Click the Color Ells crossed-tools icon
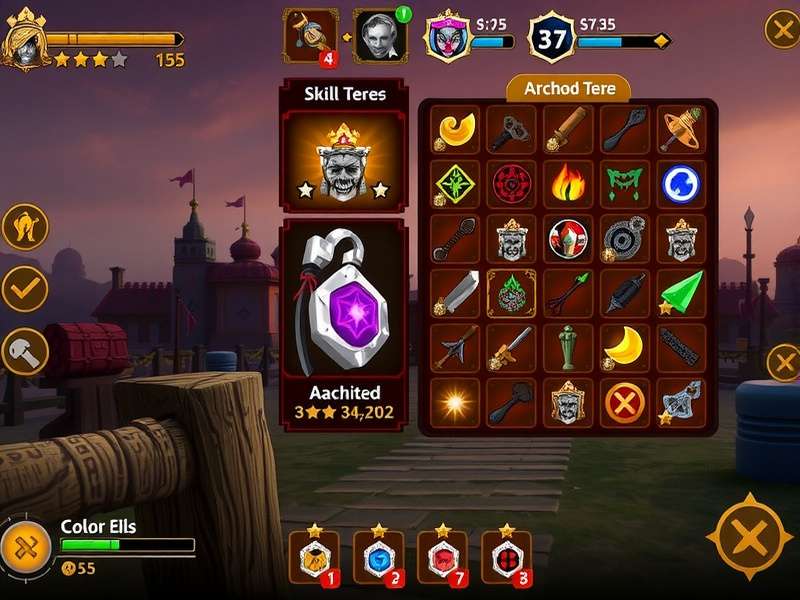The width and height of the screenshot is (800, 600). point(25,546)
